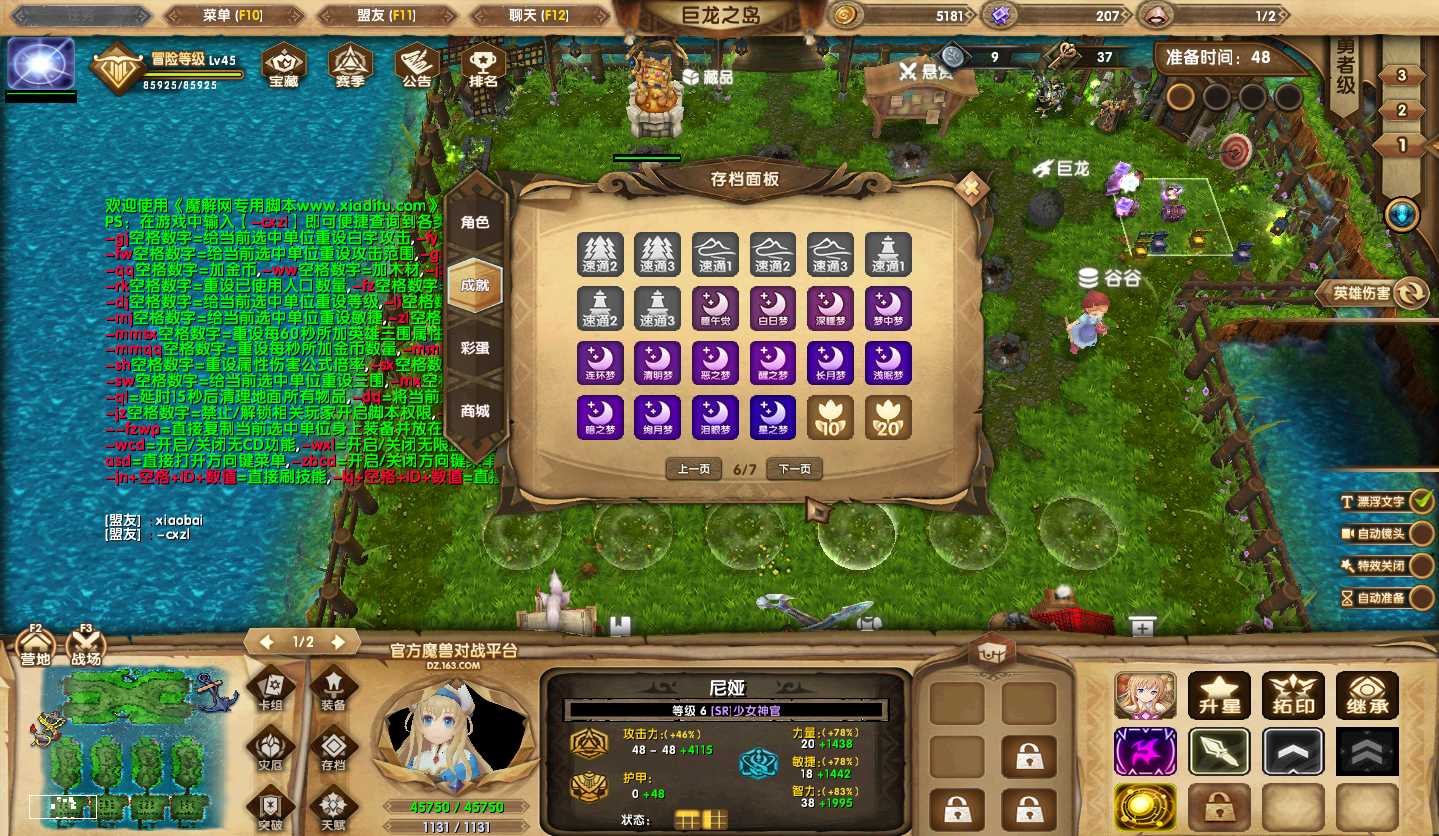Viewport: 1439px width, 836px height.
Task: Open the 盟友 allies menu
Action: point(386,15)
